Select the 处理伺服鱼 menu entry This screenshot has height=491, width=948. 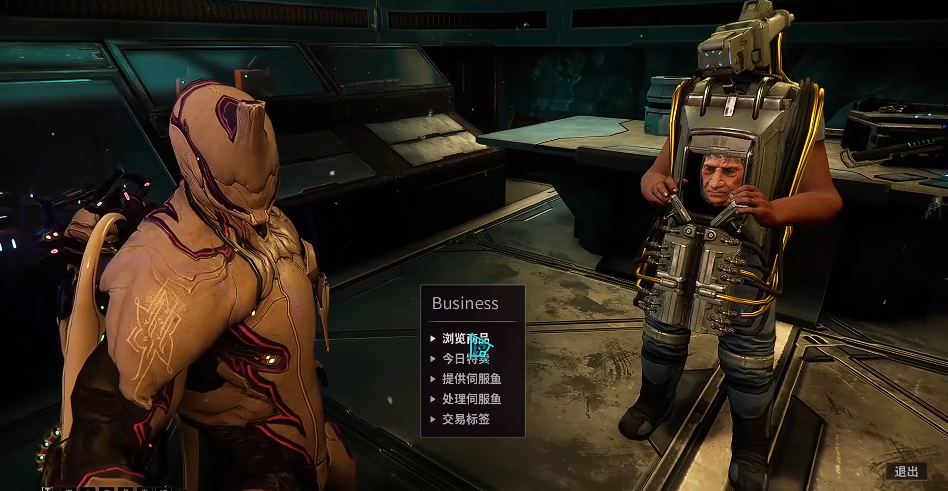pos(471,399)
